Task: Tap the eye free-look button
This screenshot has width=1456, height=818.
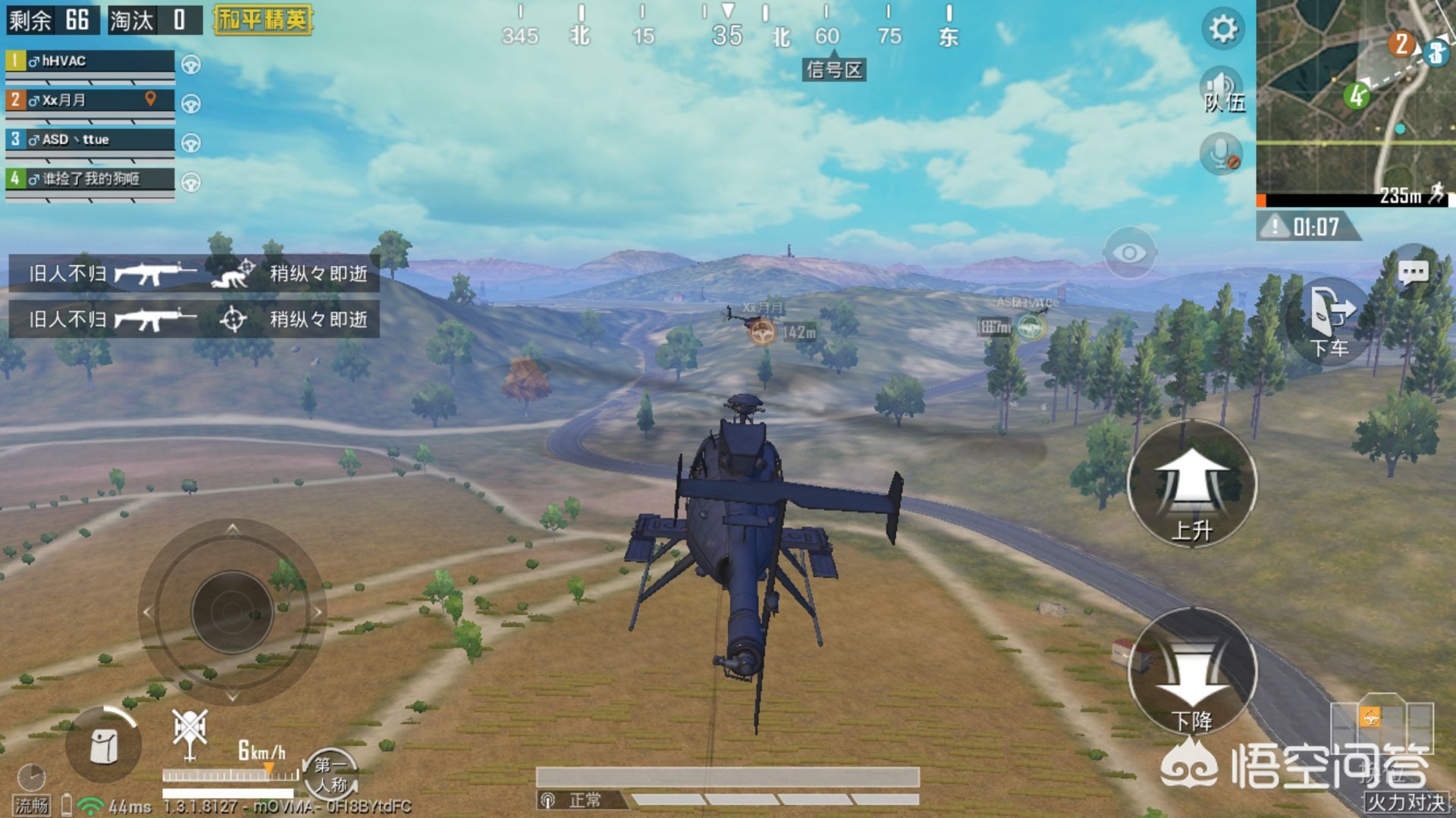Action: (x=1129, y=252)
